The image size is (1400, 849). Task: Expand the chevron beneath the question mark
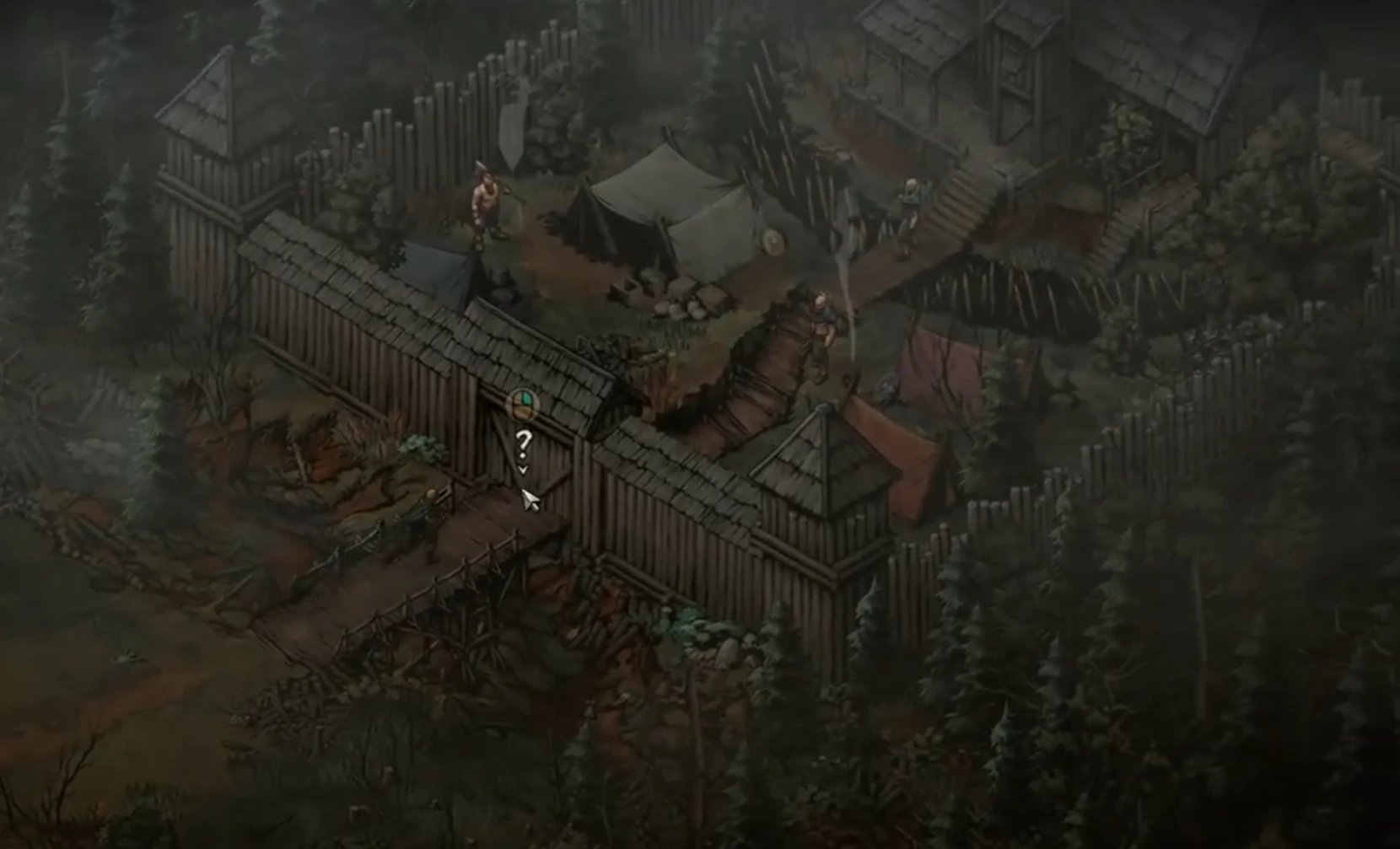point(523,469)
